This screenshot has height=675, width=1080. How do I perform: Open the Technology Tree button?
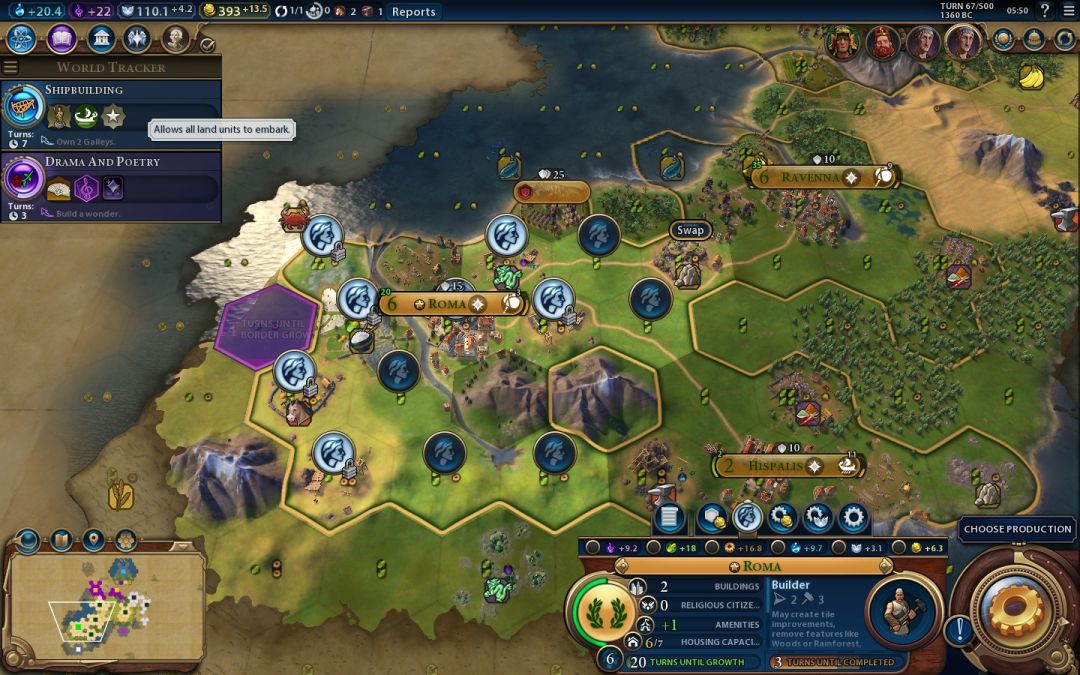click(23, 39)
